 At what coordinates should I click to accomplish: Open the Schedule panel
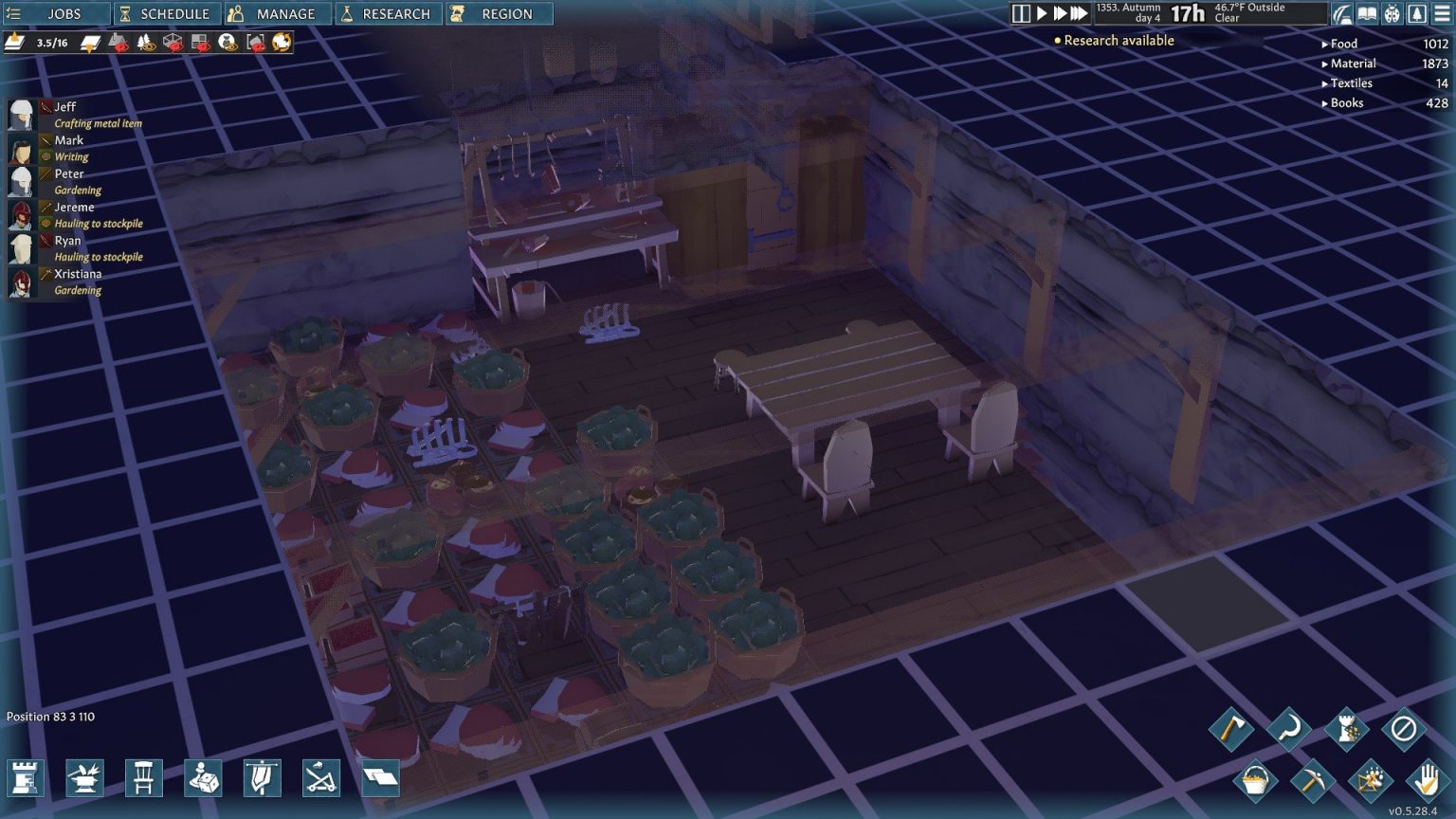pyautogui.click(x=167, y=14)
